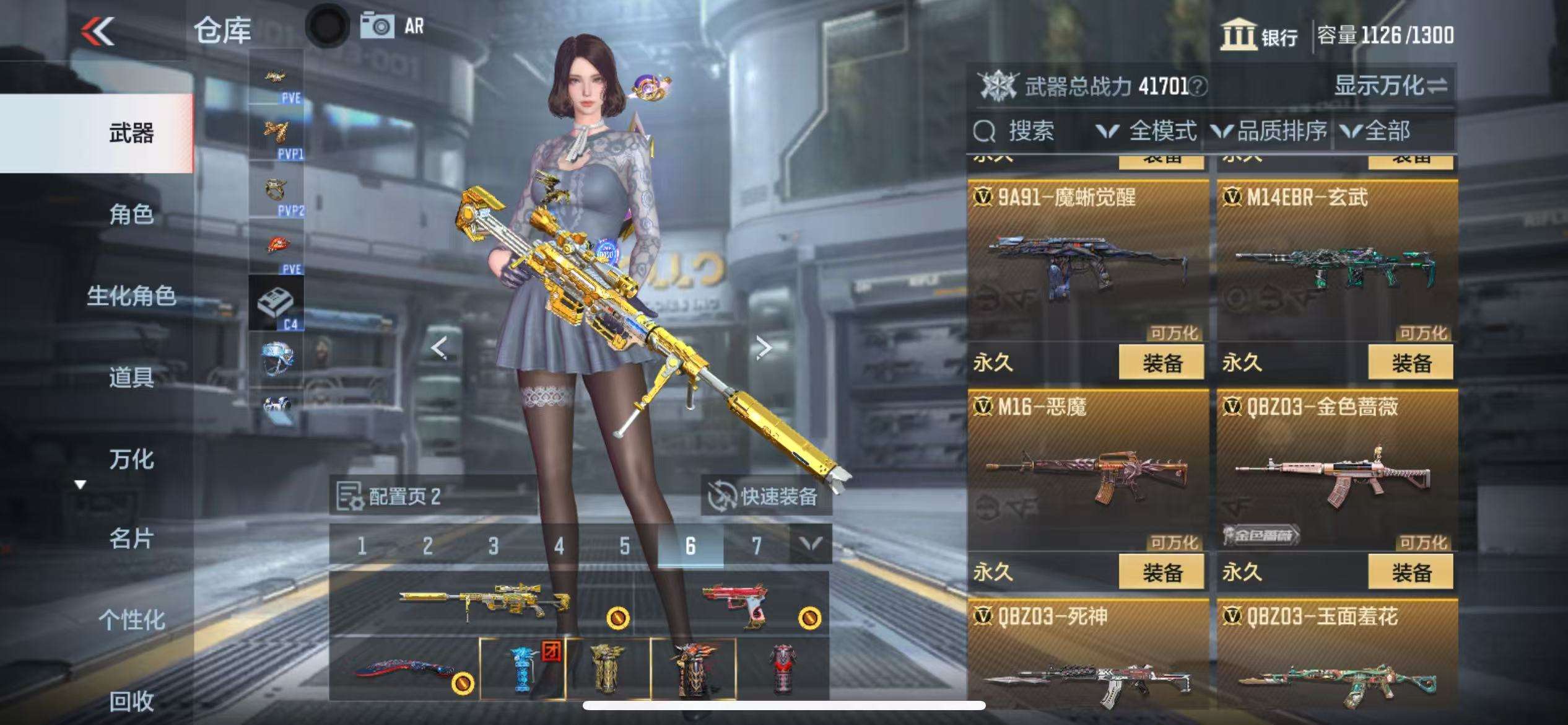
Task: Select the 道具 category
Action: (x=131, y=377)
